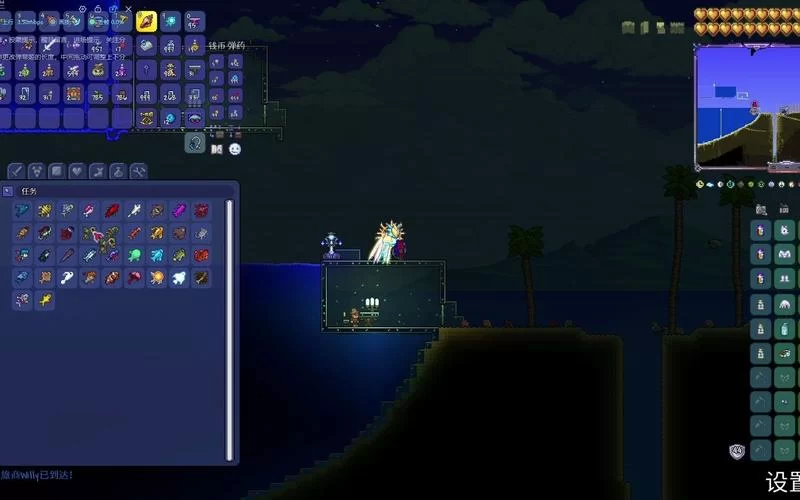Select the glowing blue orb hotbar slot
This screenshot has height=500, width=800.
[170, 21]
